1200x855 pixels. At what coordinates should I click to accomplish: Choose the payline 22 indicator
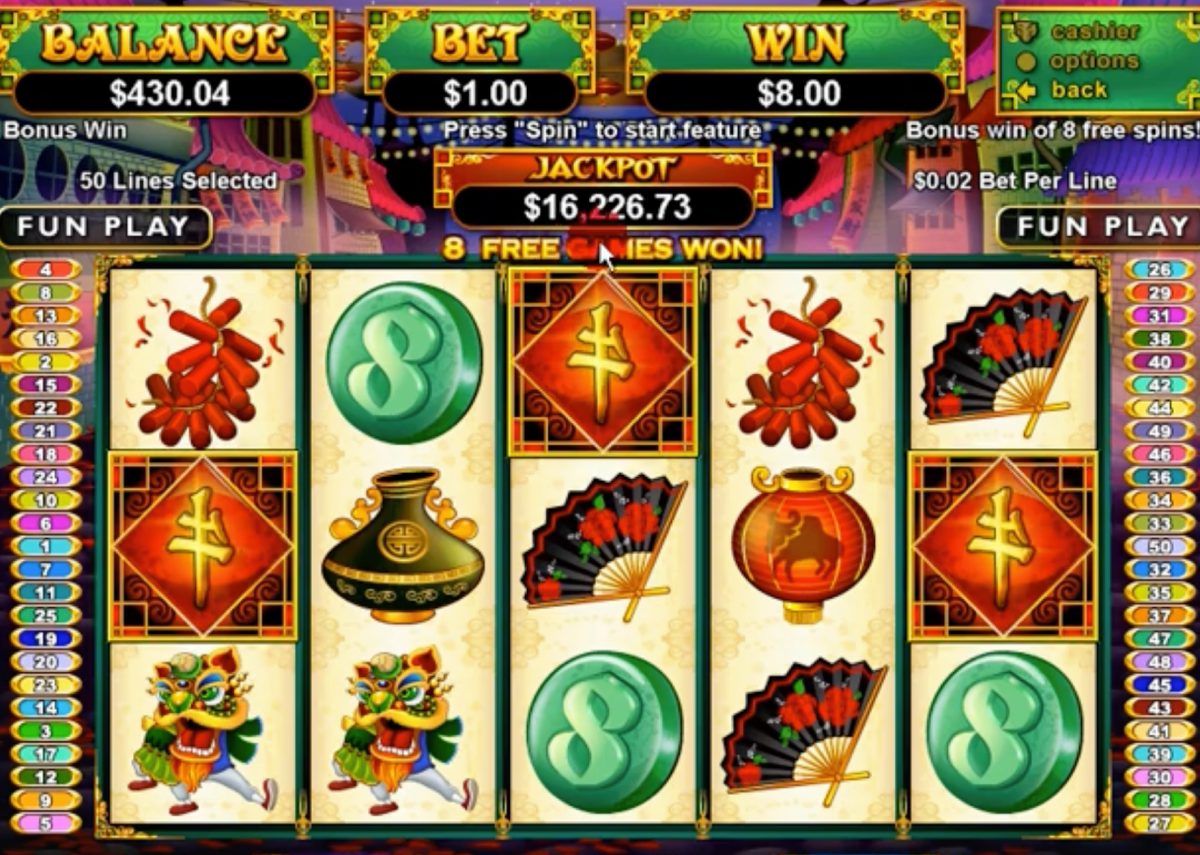pyautogui.click(x=46, y=408)
